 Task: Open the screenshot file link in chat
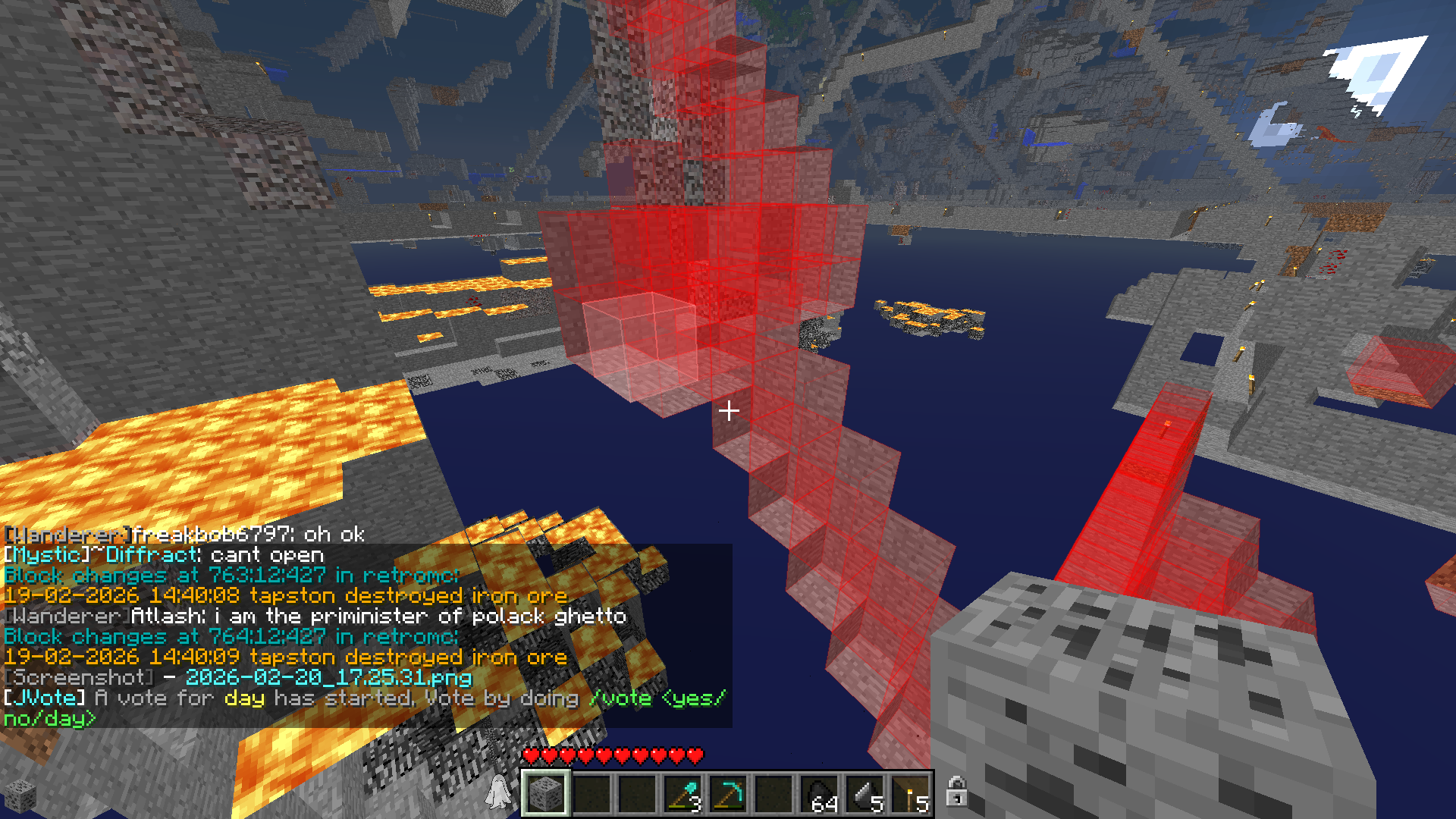(328, 677)
